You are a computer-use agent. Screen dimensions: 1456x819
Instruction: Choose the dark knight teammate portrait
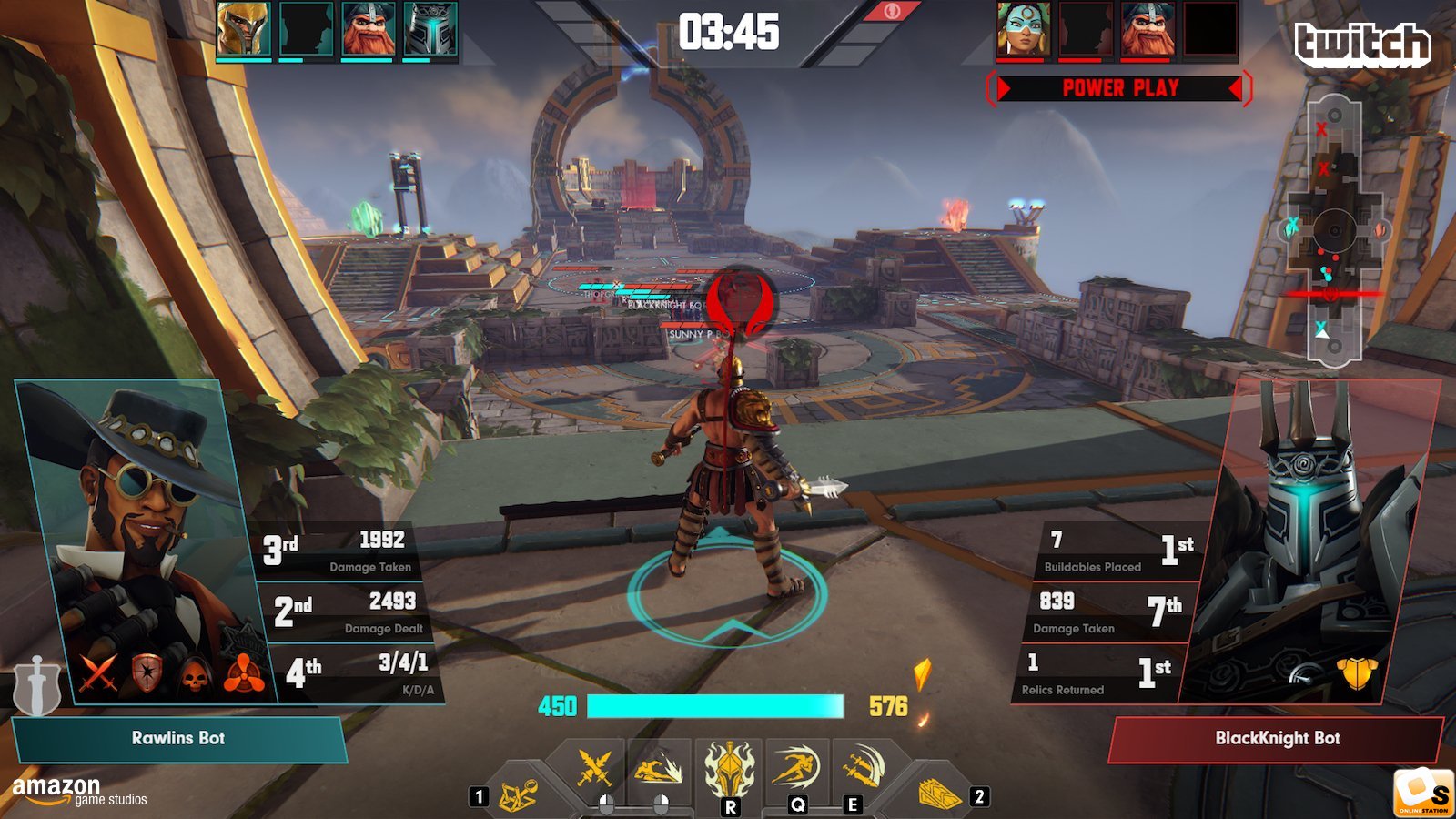point(430,29)
